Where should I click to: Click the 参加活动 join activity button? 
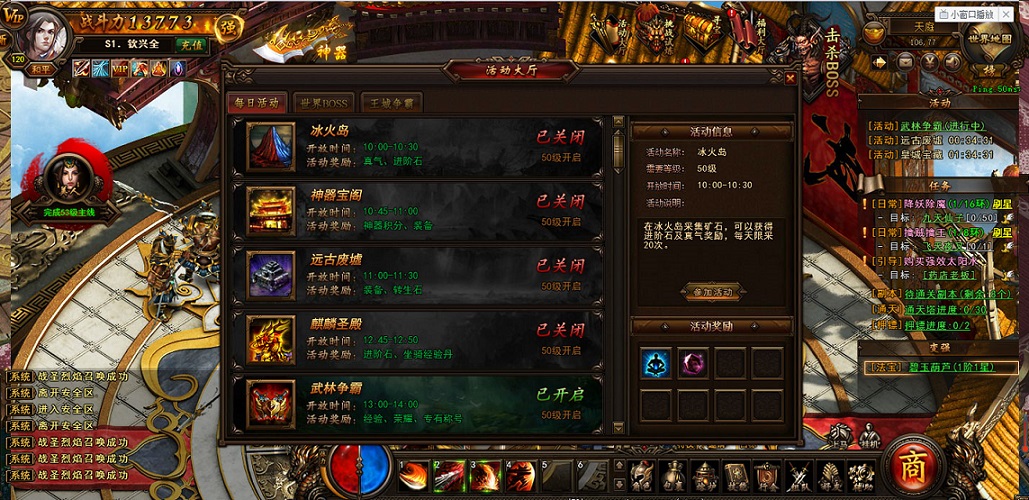pos(712,292)
